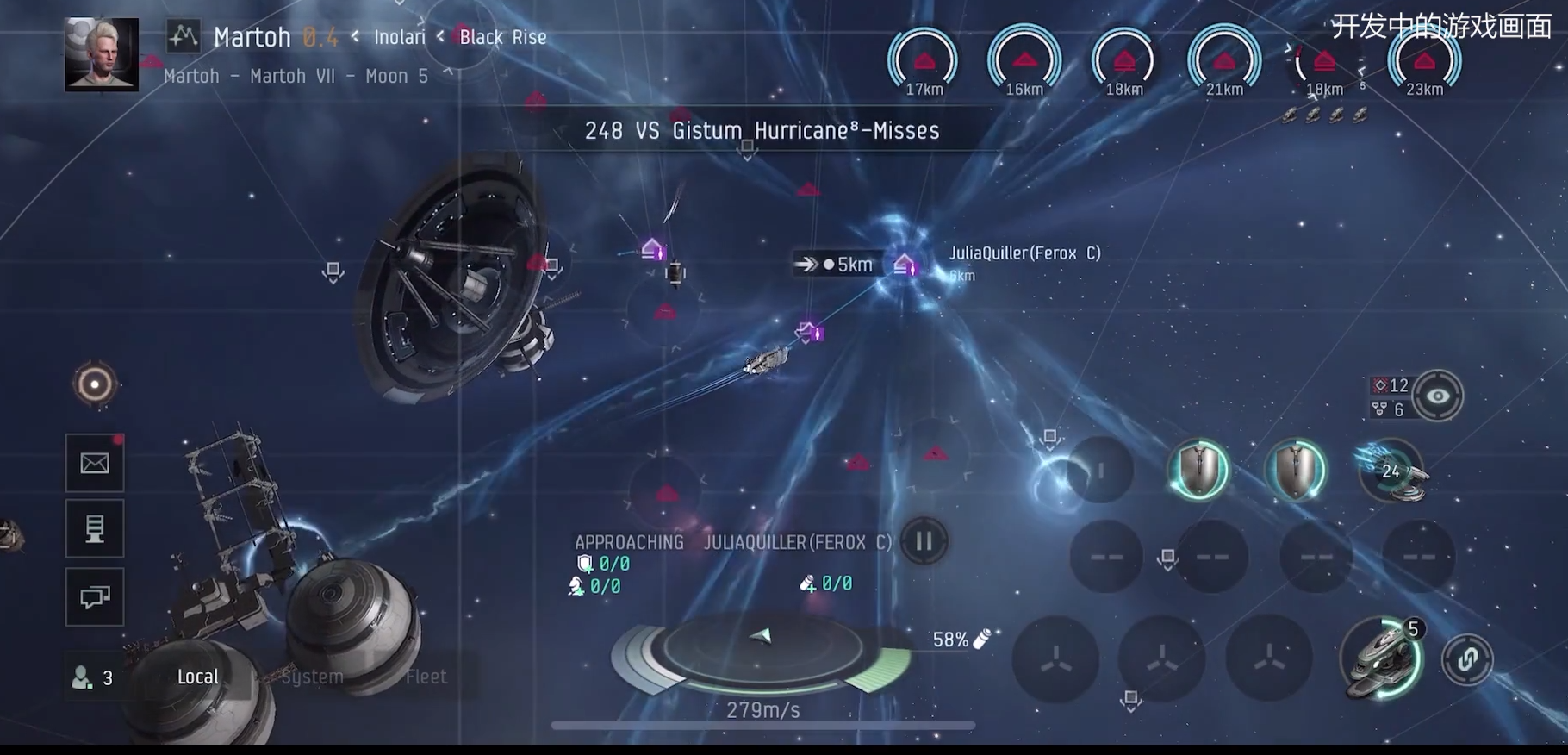Select the target at 23km
Screen dimensions: 1568x755
pos(1424,62)
